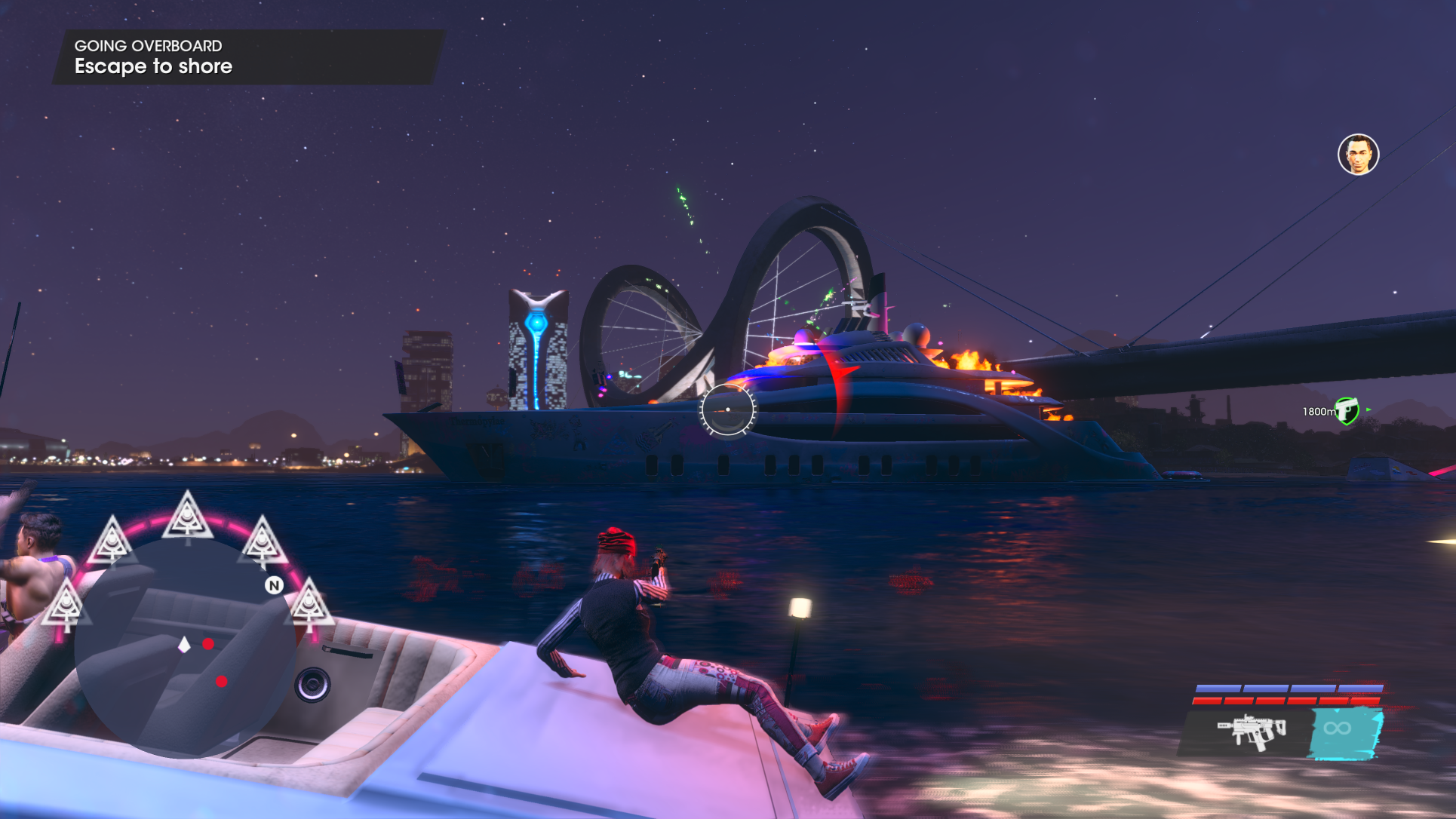
Task: Click the 1800m objective waypoint marker
Action: tap(1347, 411)
